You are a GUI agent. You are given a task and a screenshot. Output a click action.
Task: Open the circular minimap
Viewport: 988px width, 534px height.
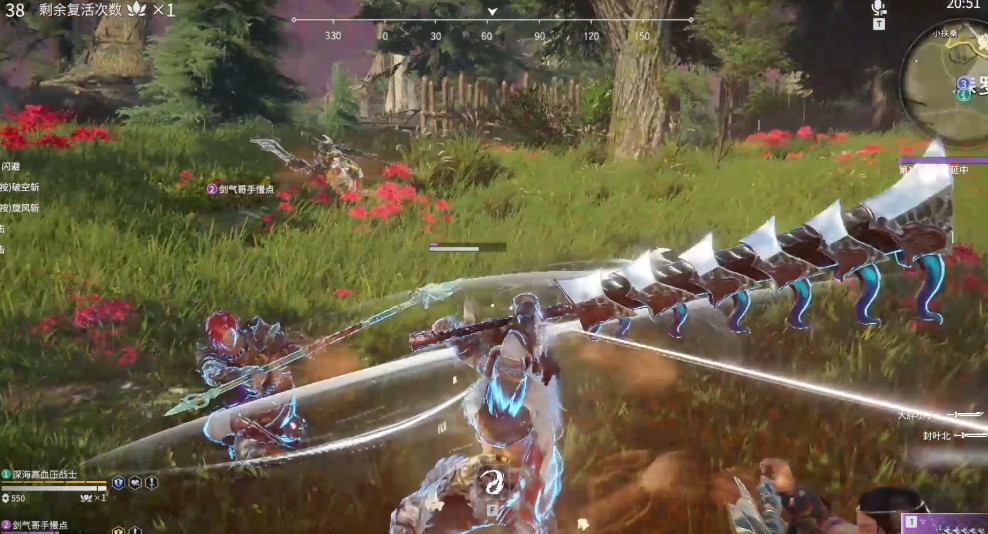(947, 79)
